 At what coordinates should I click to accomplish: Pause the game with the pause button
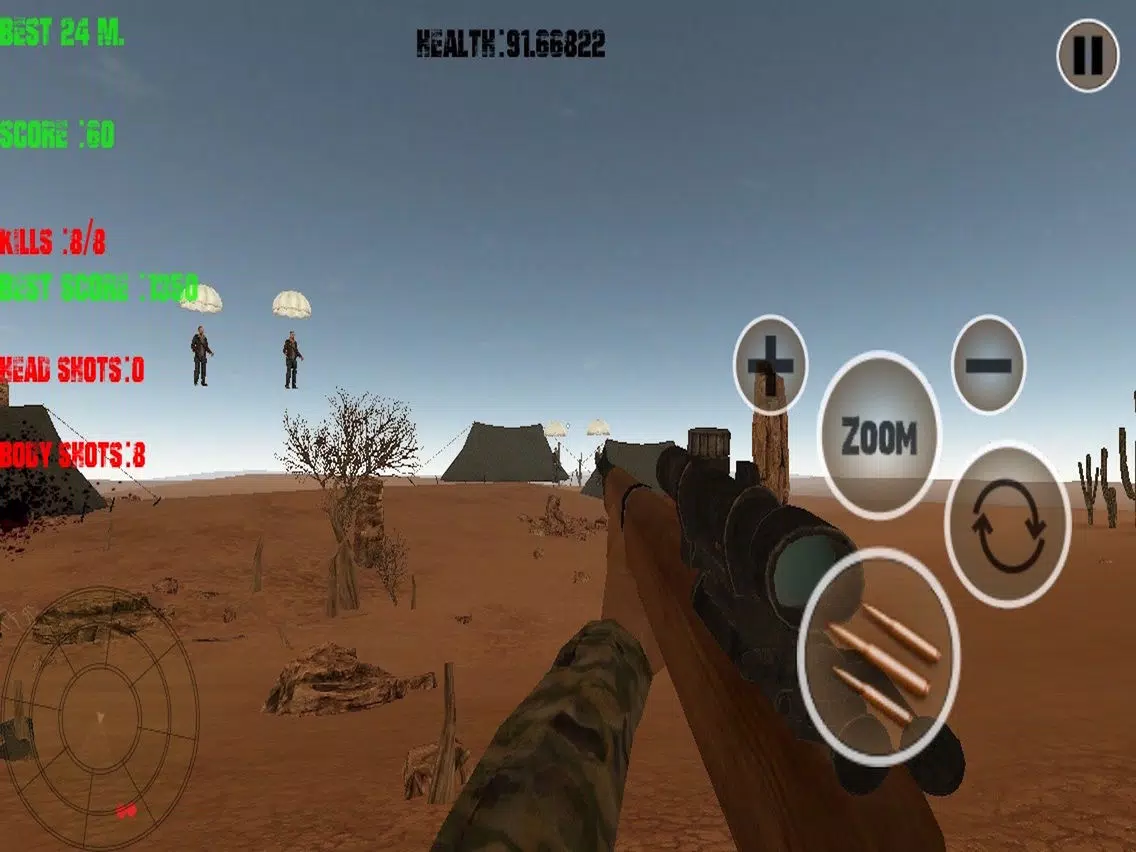coord(1087,55)
